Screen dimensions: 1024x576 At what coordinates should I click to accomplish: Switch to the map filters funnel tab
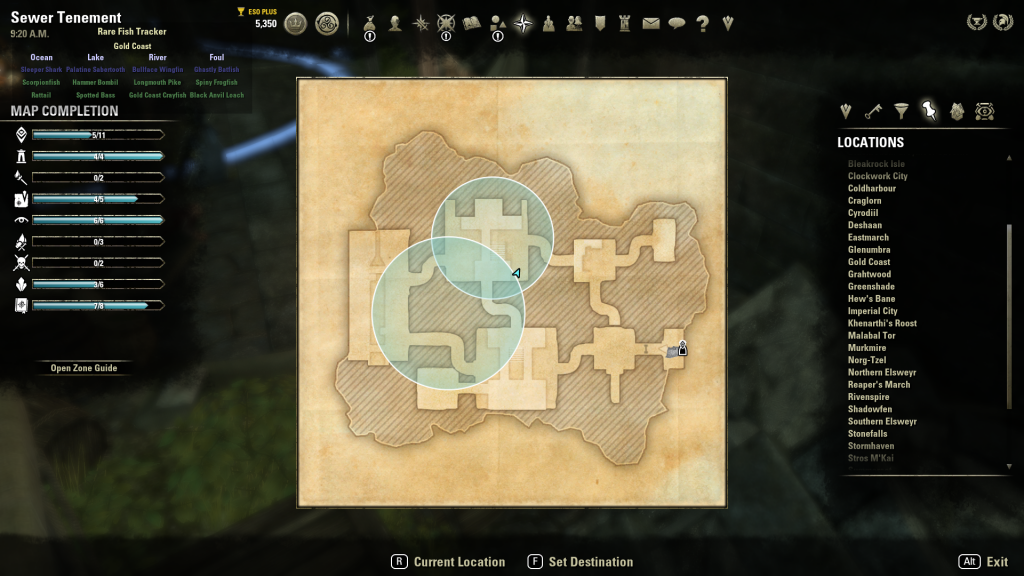(901, 111)
